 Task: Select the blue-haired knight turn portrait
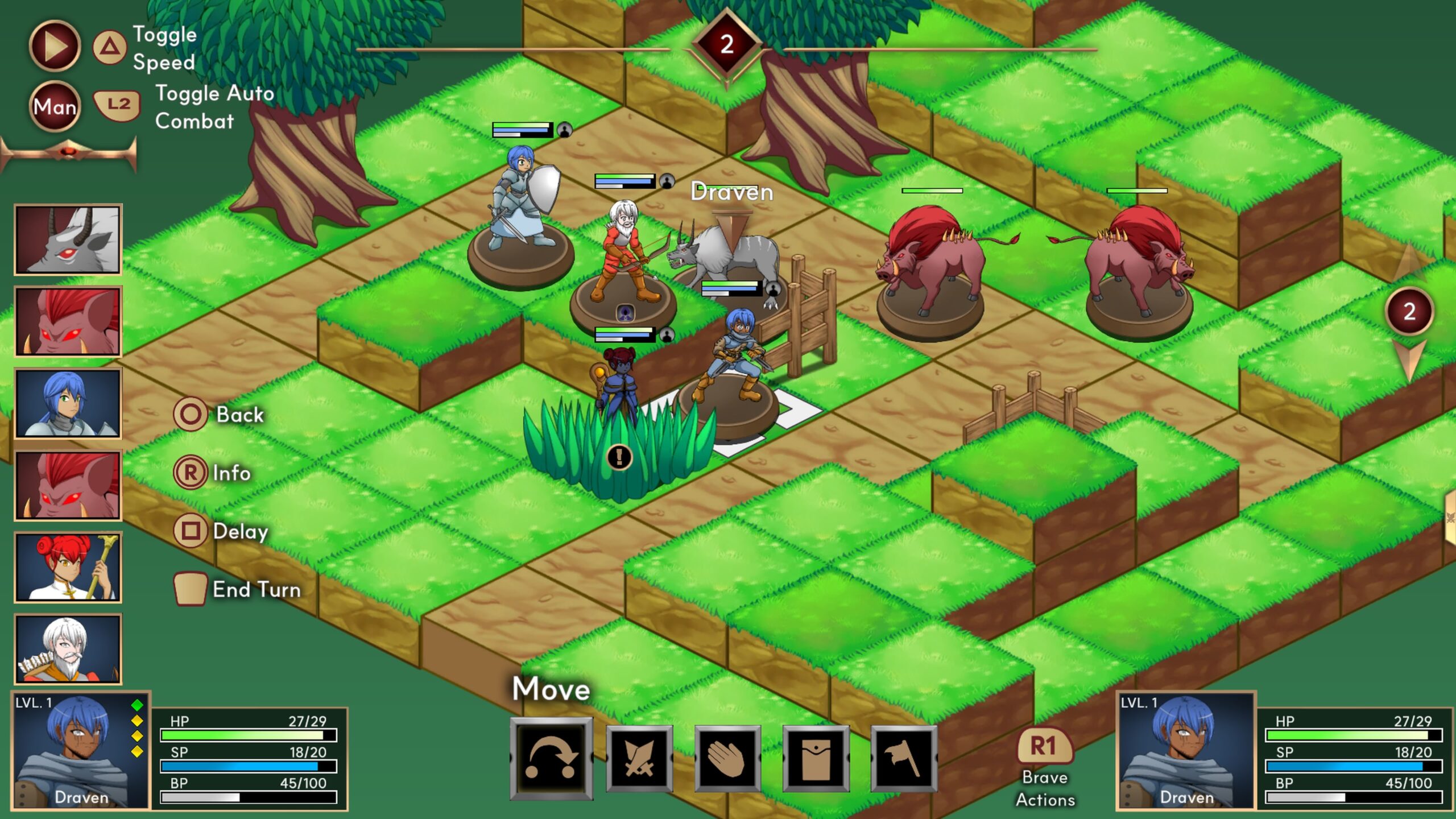pos(68,403)
